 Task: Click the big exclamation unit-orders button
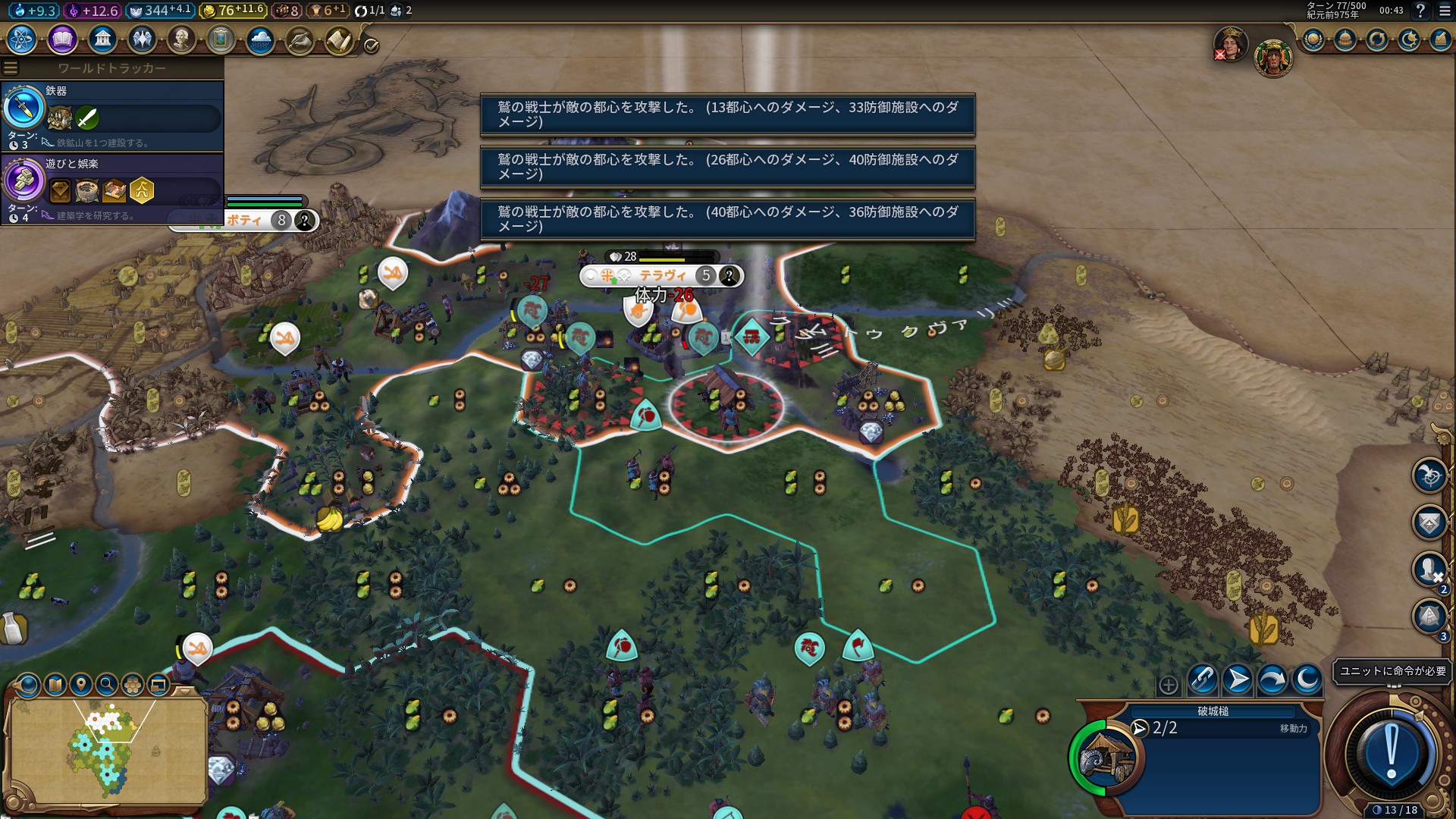point(1391,753)
